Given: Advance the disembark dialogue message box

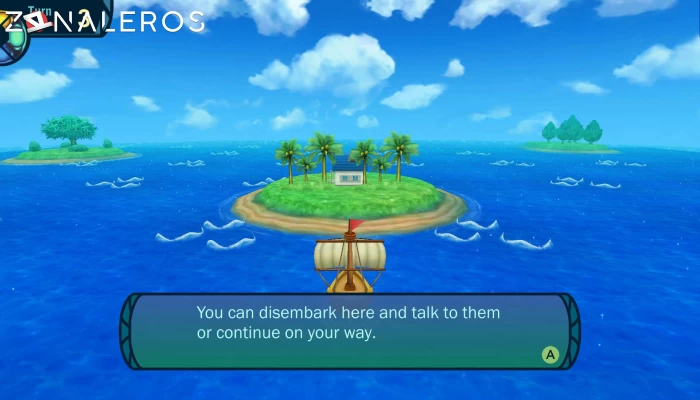Looking at the screenshot, I should [549, 354].
